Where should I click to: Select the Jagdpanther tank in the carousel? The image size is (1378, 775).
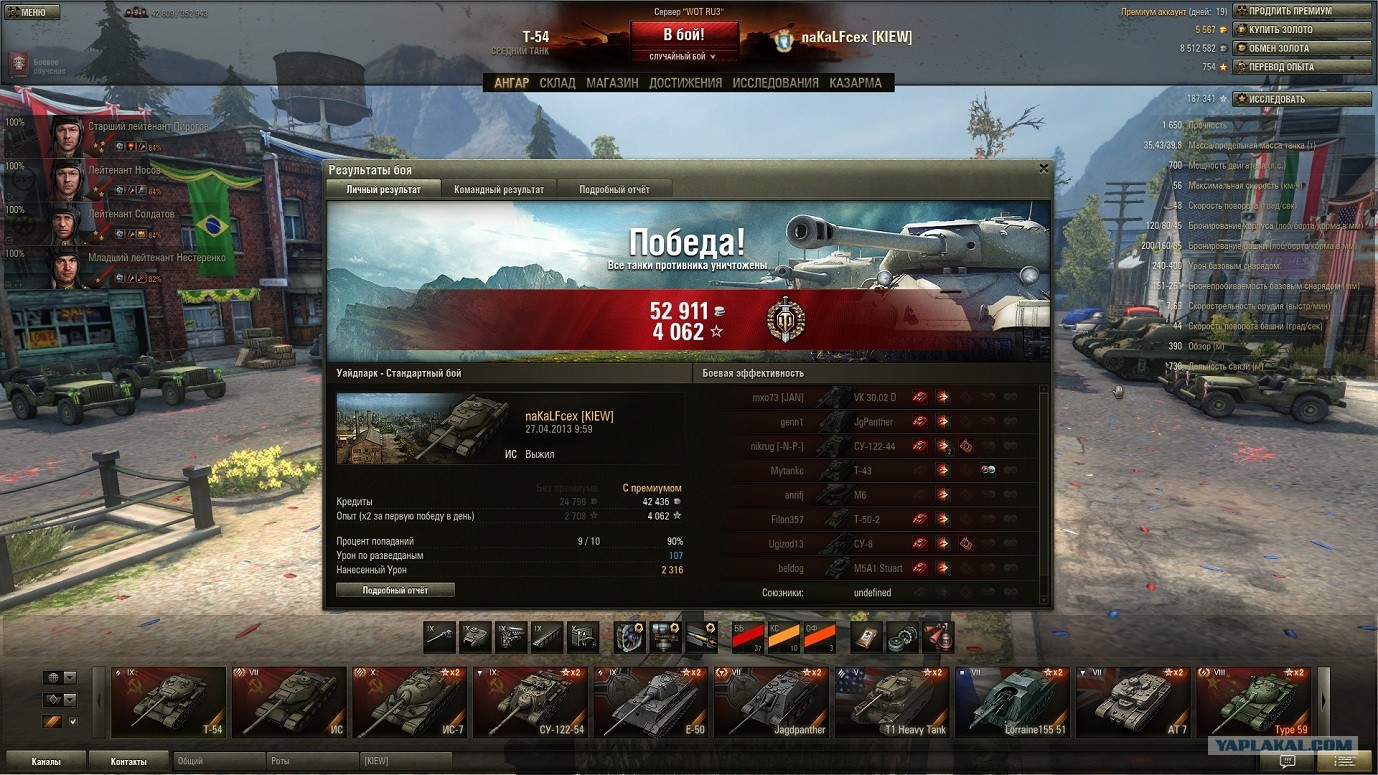click(x=771, y=702)
